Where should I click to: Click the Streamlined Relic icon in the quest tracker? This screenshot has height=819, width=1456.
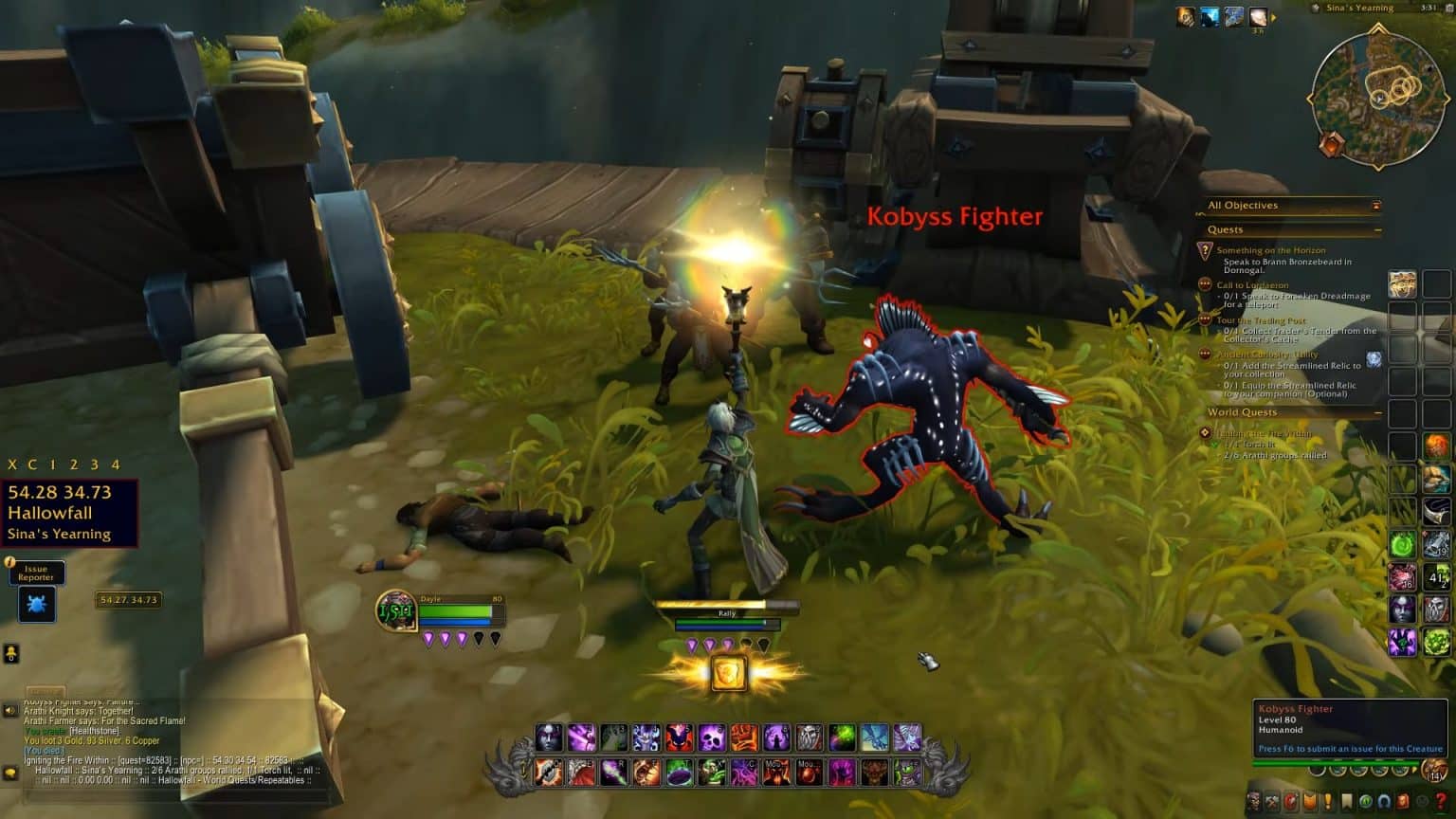[1373, 358]
